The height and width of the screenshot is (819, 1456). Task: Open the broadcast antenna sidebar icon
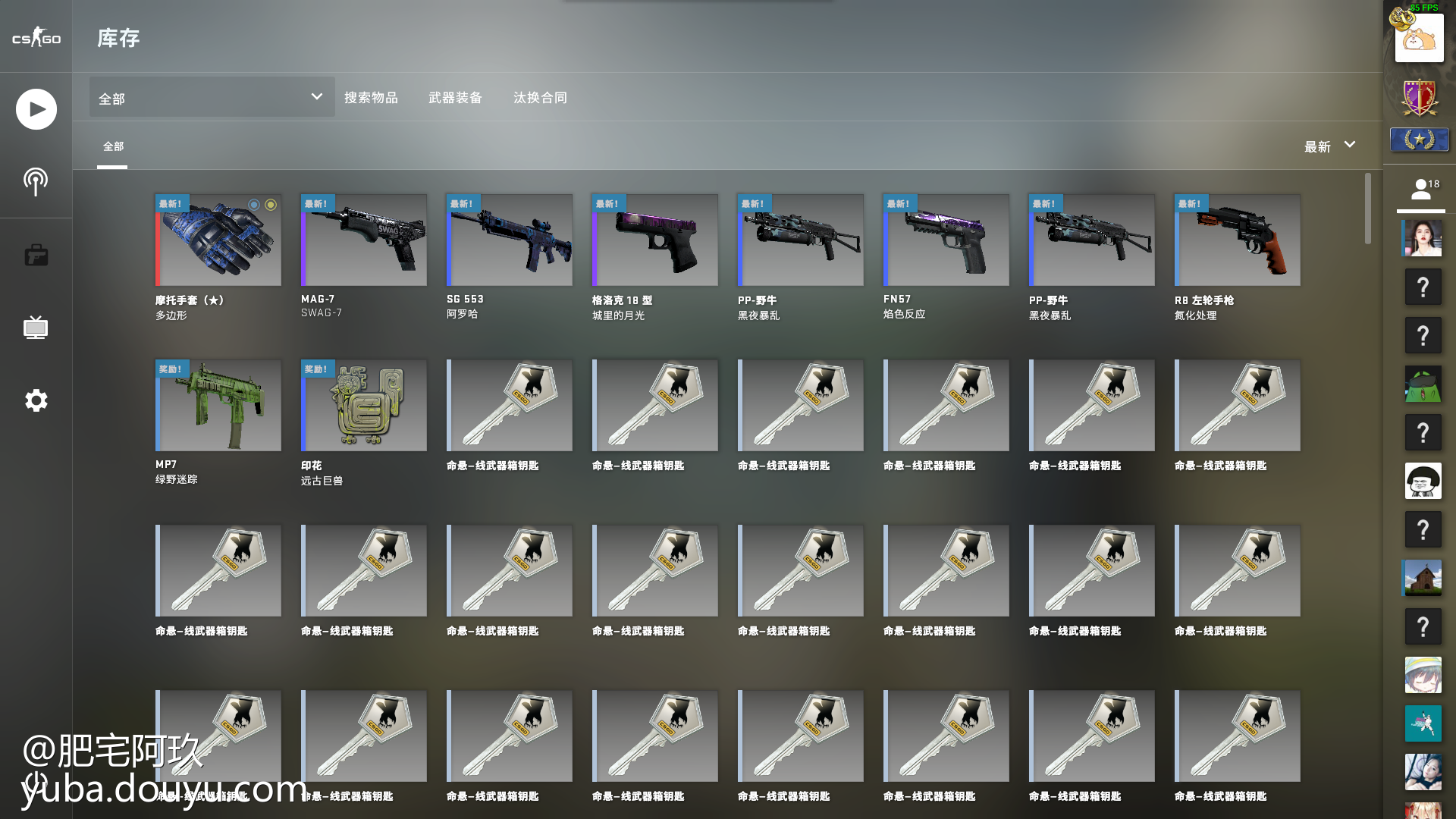point(36,181)
